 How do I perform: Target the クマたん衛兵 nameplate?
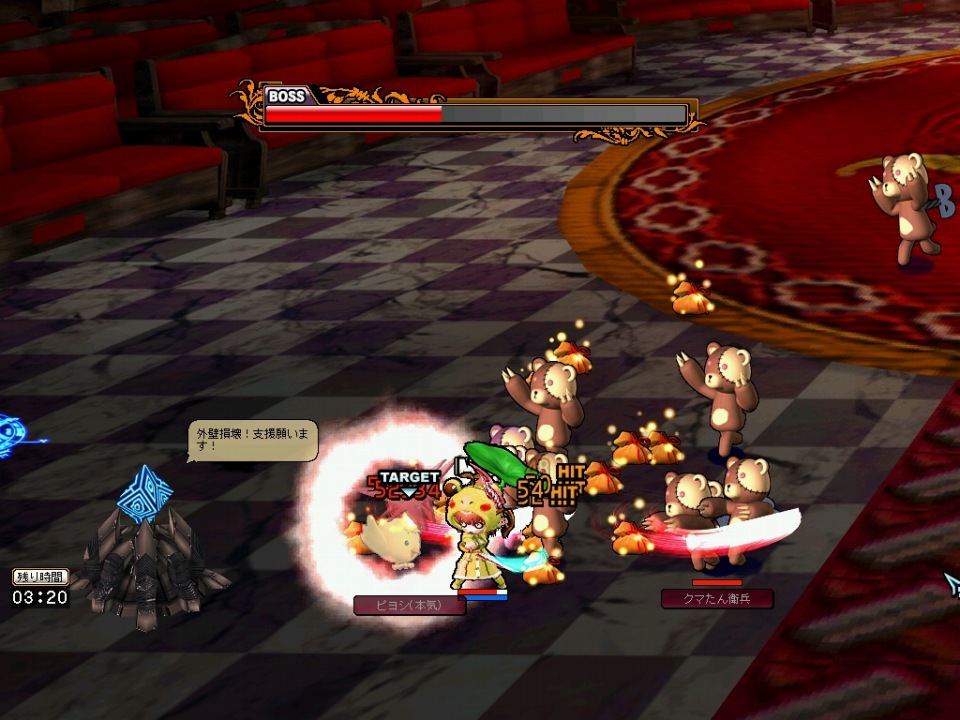click(x=716, y=599)
